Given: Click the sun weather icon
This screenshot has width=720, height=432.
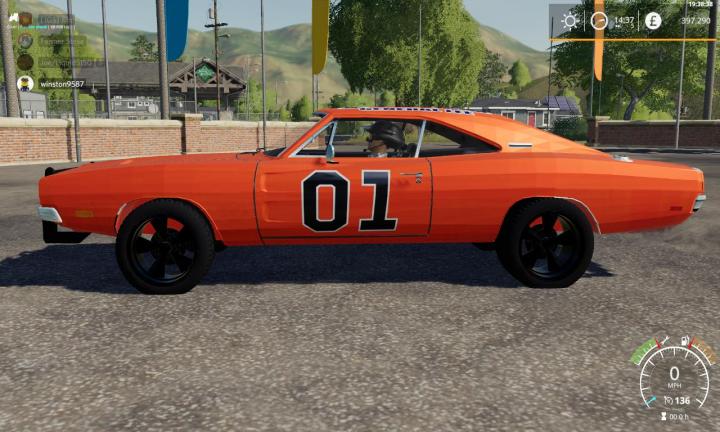Looking at the screenshot, I should (x=570, y=20).
